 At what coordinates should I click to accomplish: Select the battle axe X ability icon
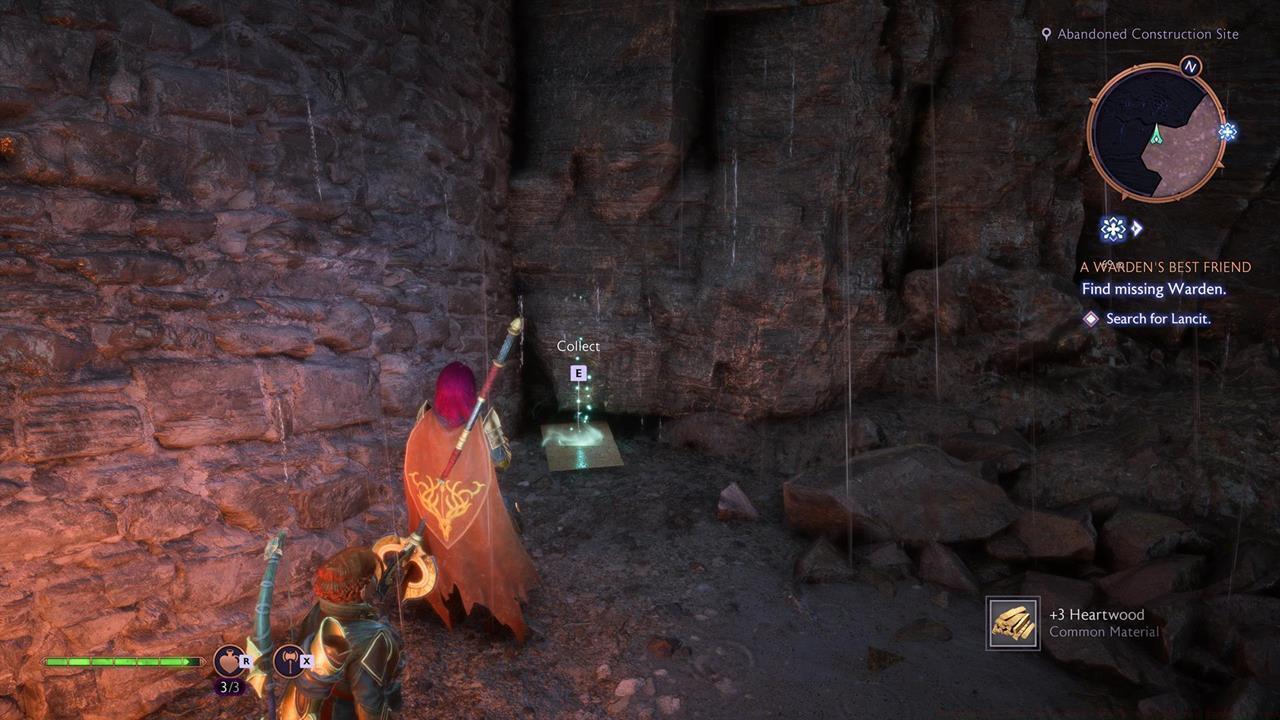pos(289,660)
